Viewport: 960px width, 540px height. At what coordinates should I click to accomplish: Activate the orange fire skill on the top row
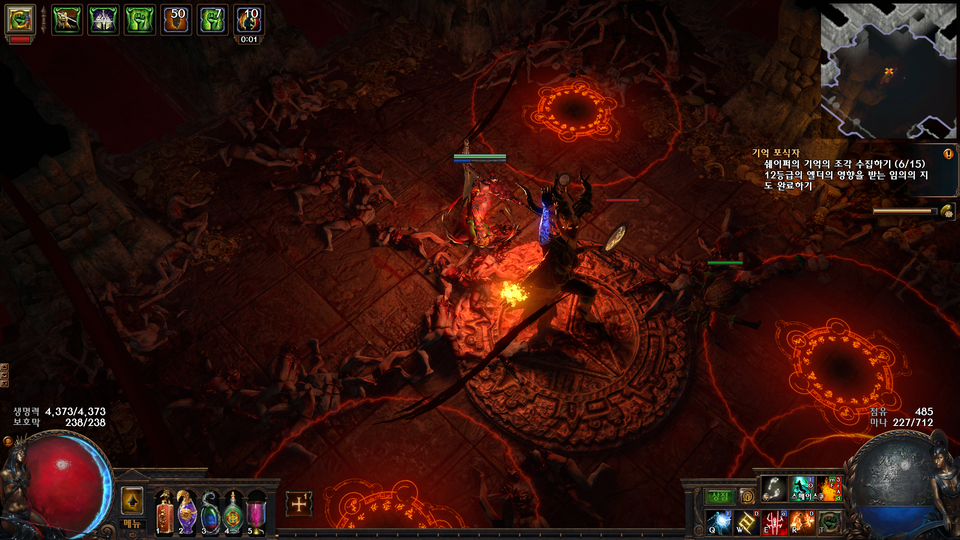[x=830, y=488]
